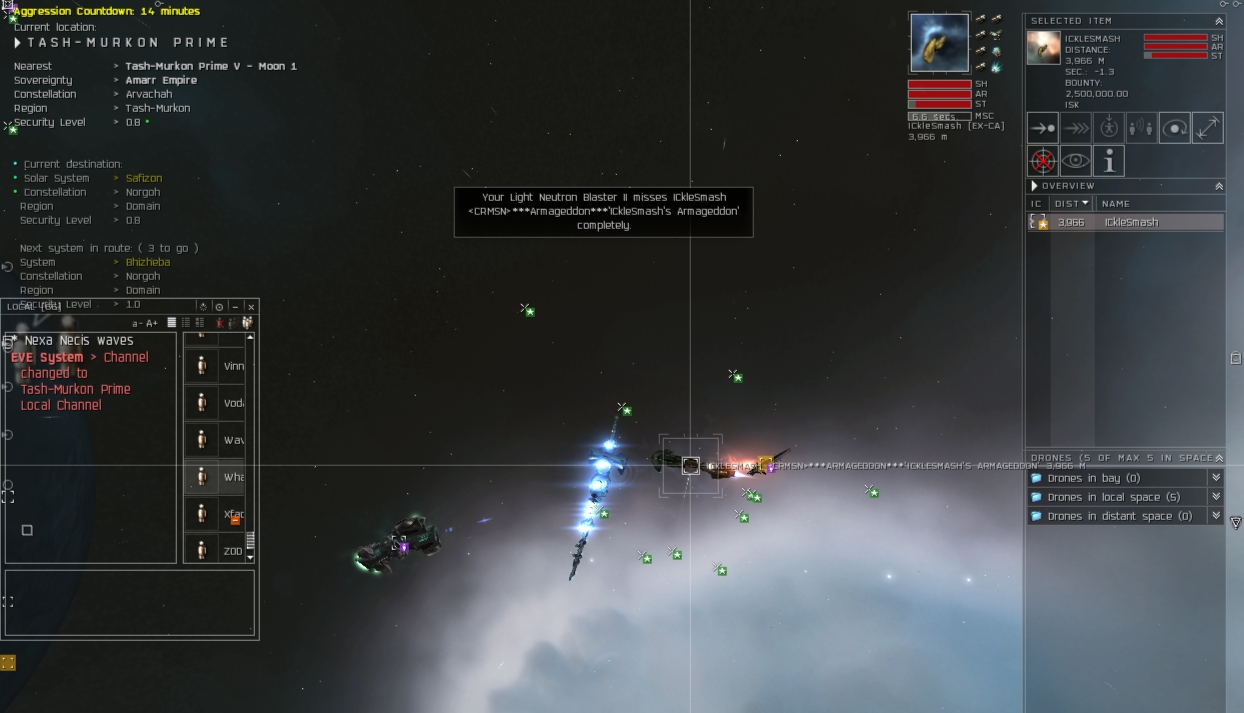The width and height of the screenshot is (1244, 713).
Task: Expand Drones in distant space group
Action: 1216,516
